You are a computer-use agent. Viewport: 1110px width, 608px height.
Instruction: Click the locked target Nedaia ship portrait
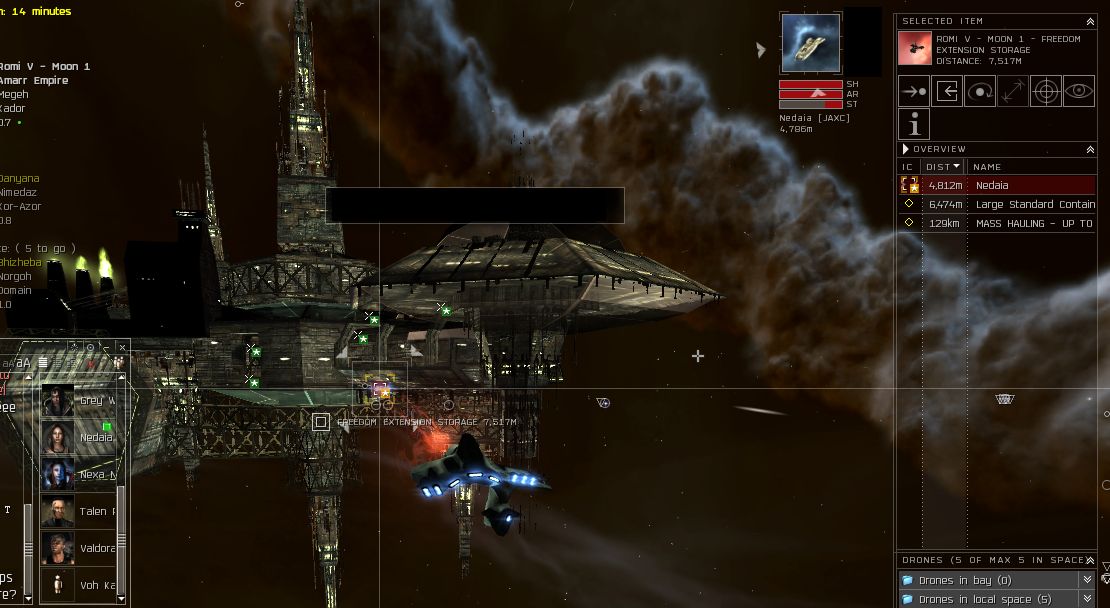tap(810, 44)
